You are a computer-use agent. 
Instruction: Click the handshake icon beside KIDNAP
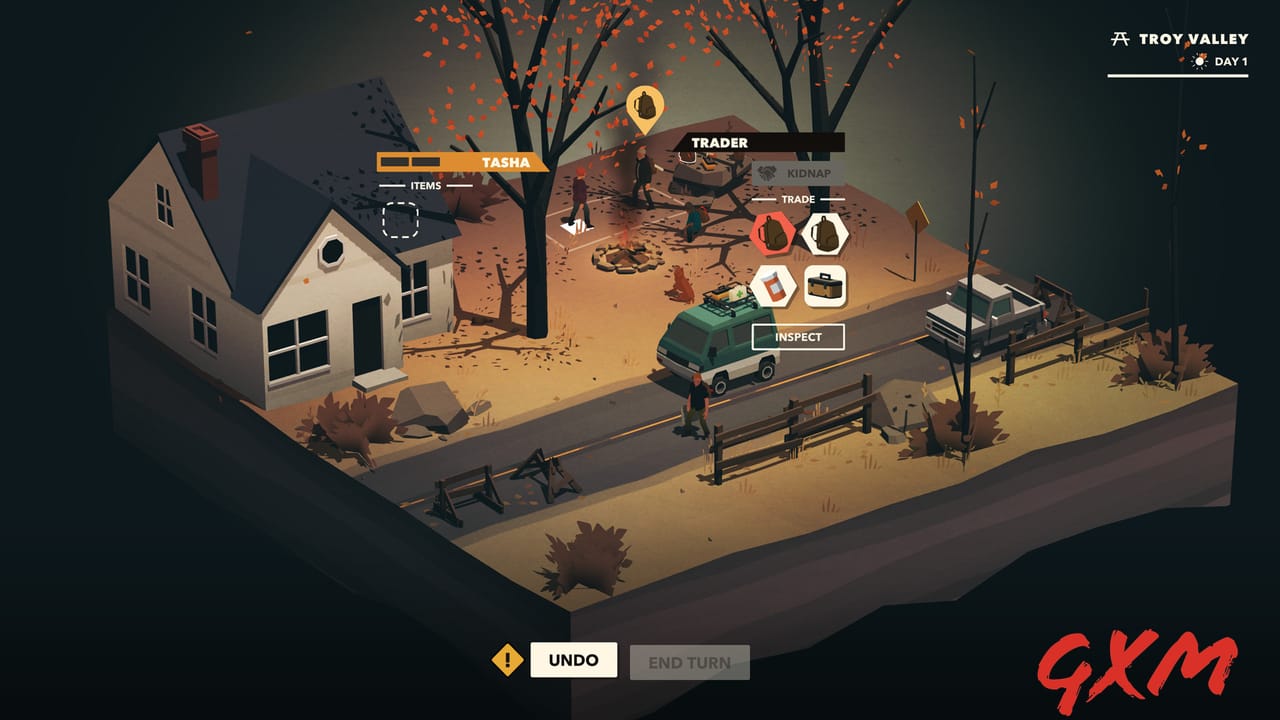(767, 173)
